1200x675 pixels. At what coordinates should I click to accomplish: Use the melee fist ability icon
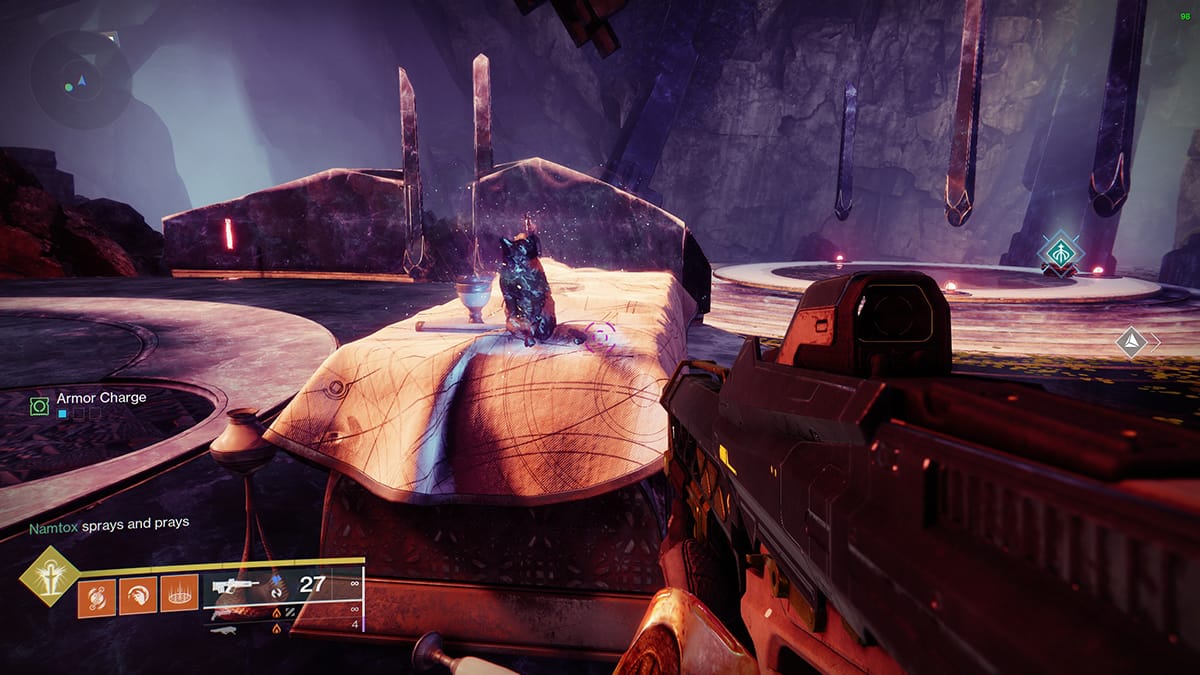point(138,597)
